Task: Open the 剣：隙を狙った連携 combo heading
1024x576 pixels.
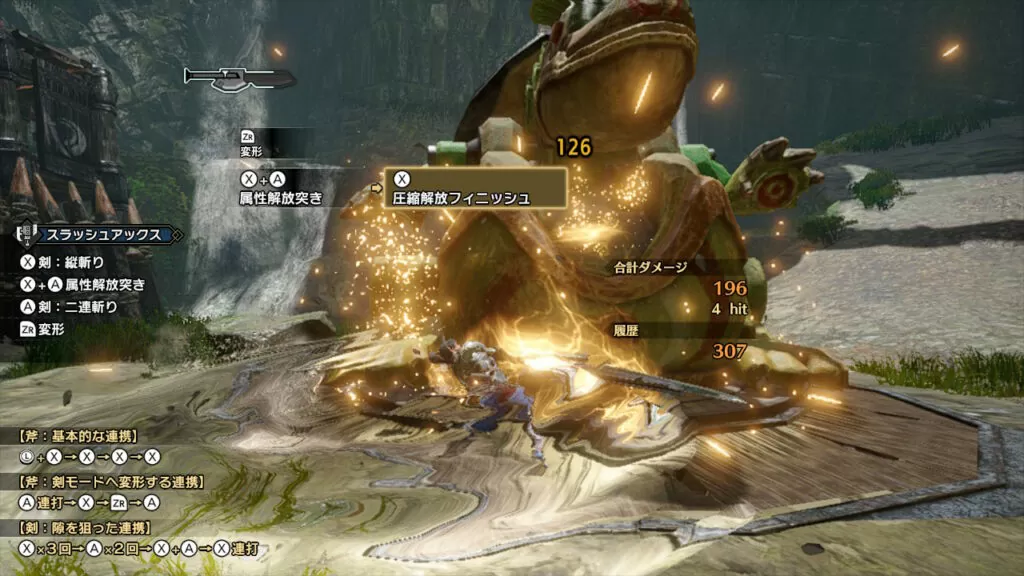Action: (84, 527)
